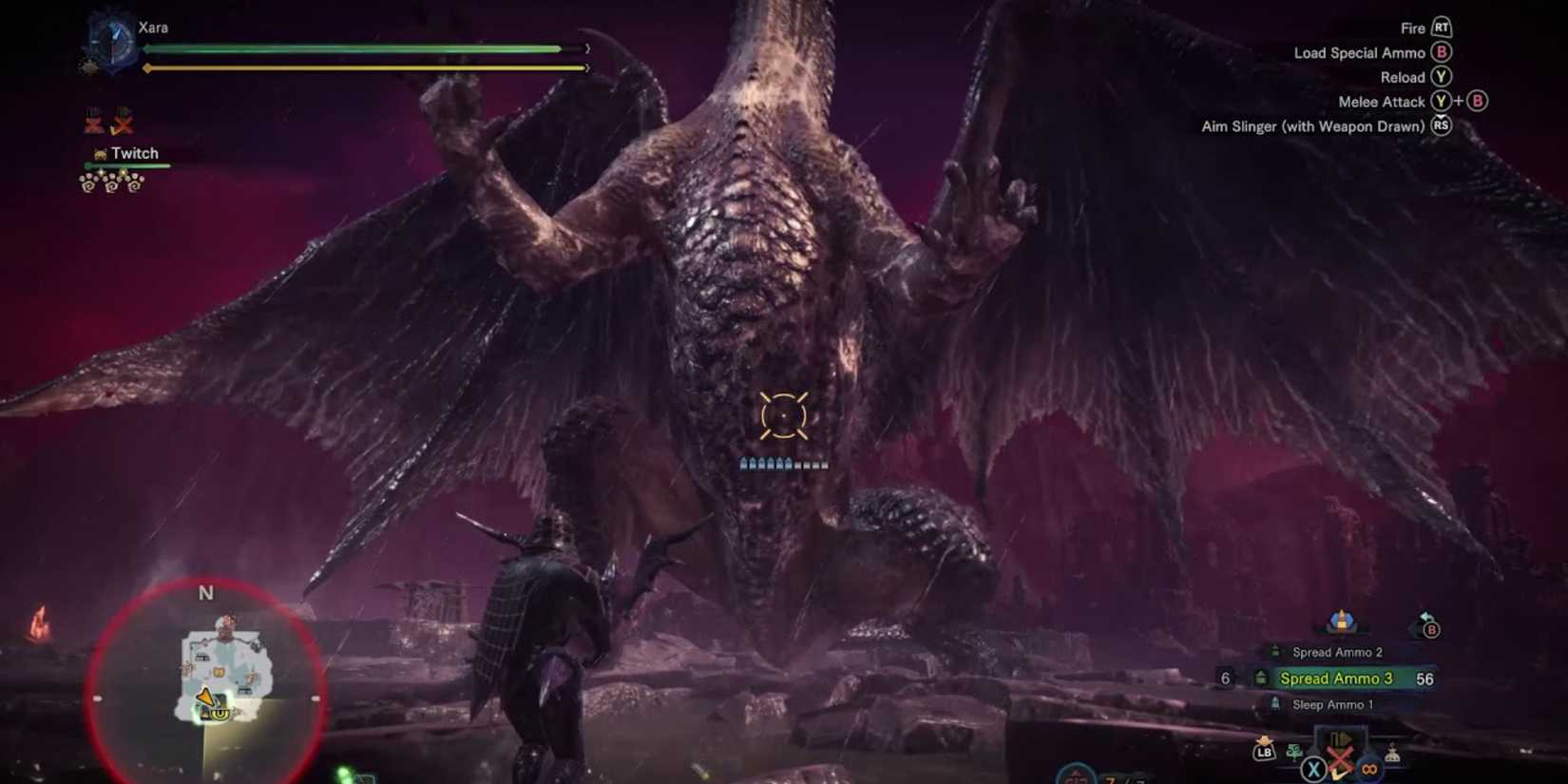Select the crossed-out item icon near the X button
This screenshot has height=784, width=1568.
point(1339,755)
